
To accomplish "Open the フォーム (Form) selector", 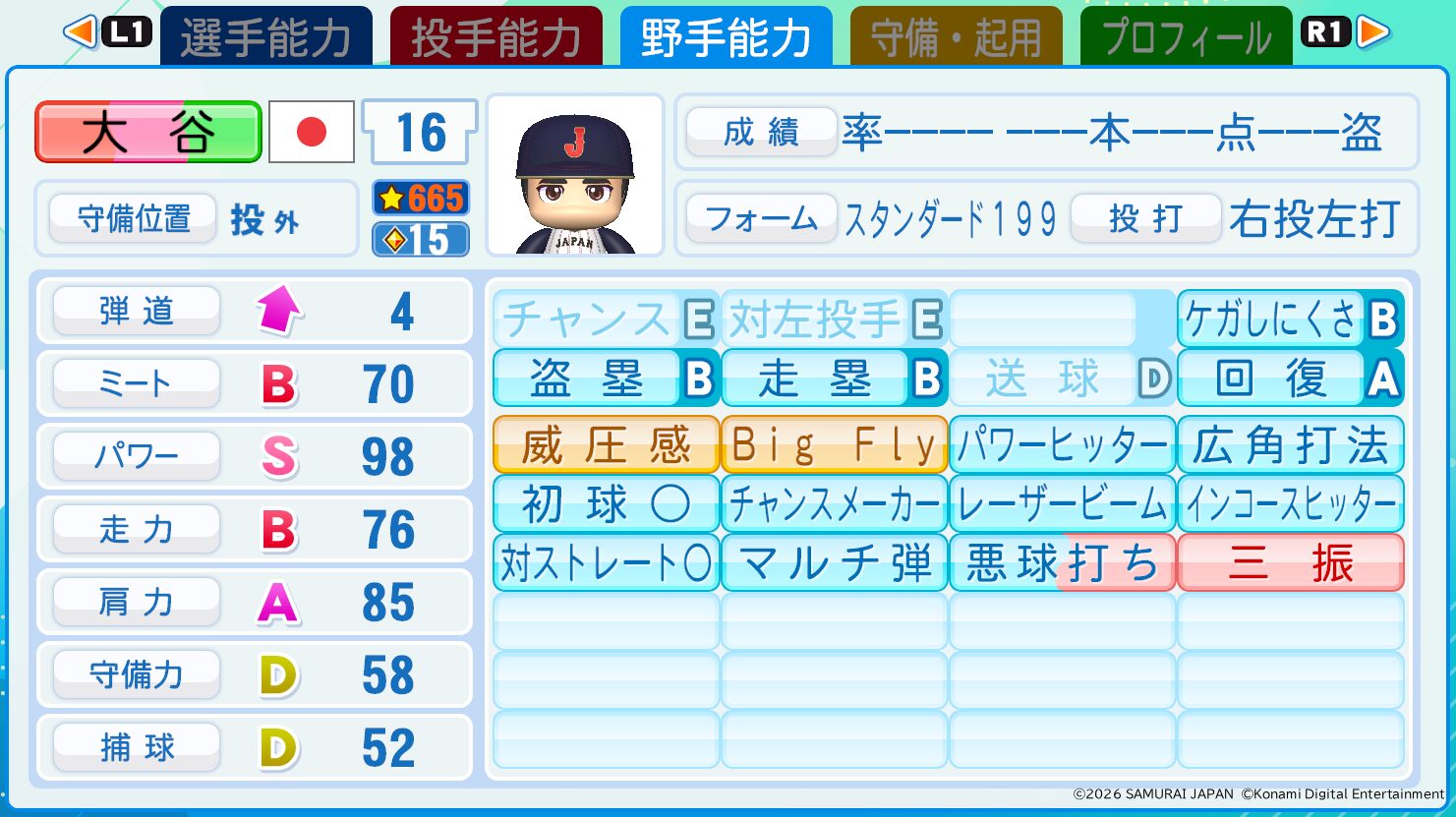I will 760,218.
